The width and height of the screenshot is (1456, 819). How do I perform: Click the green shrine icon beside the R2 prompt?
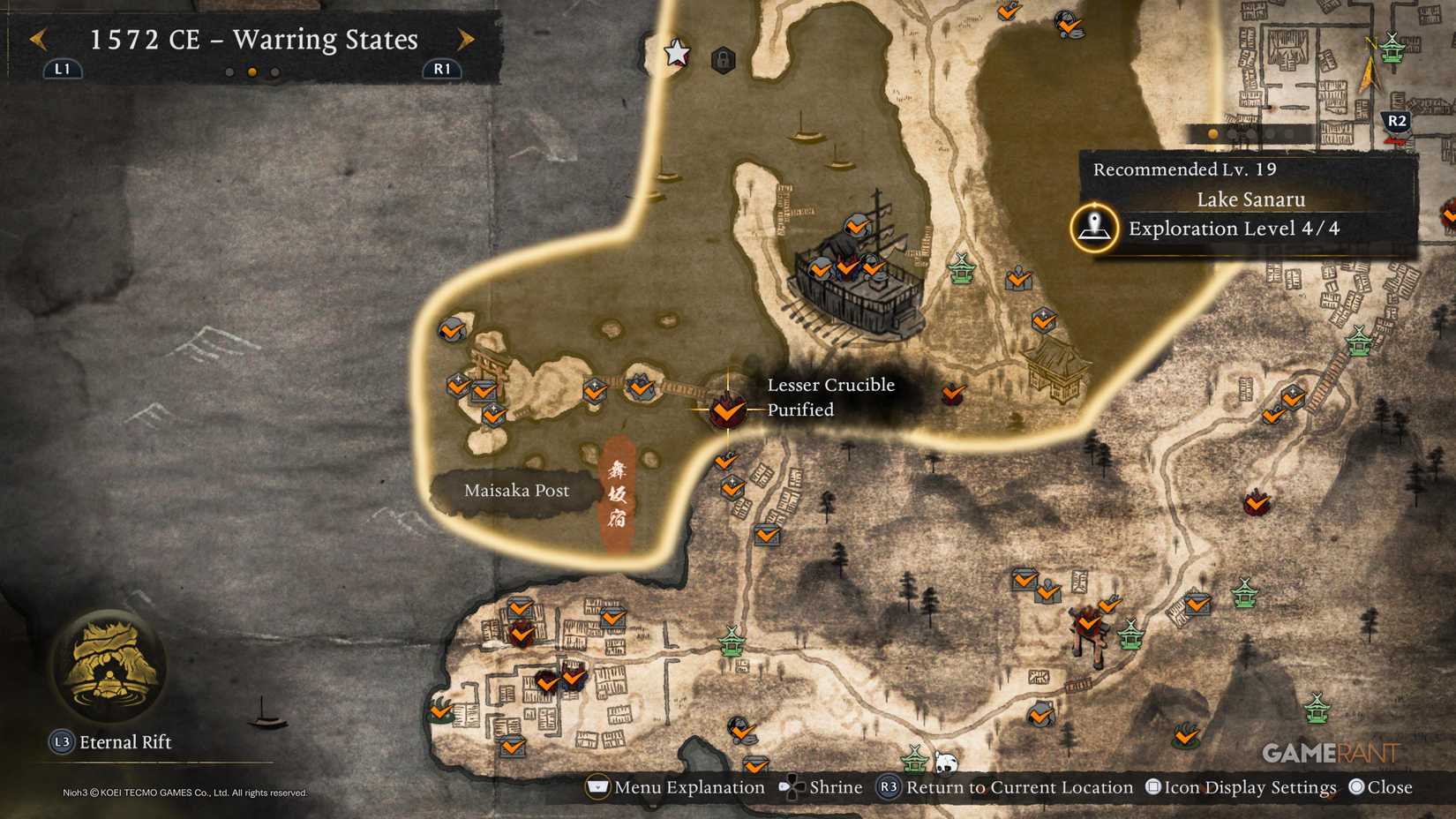1392,49
